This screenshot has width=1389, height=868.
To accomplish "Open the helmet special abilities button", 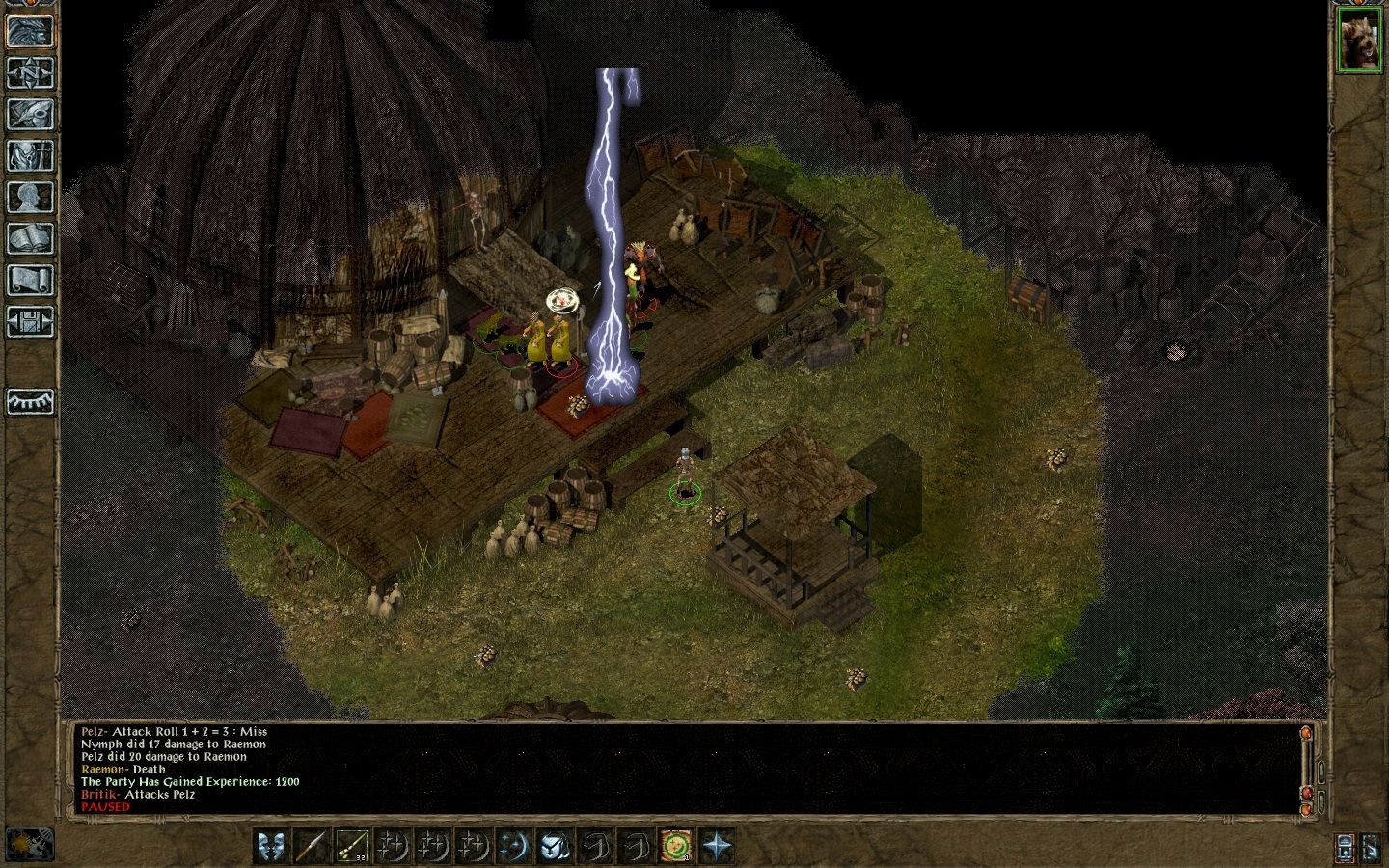I will point(553,846).
